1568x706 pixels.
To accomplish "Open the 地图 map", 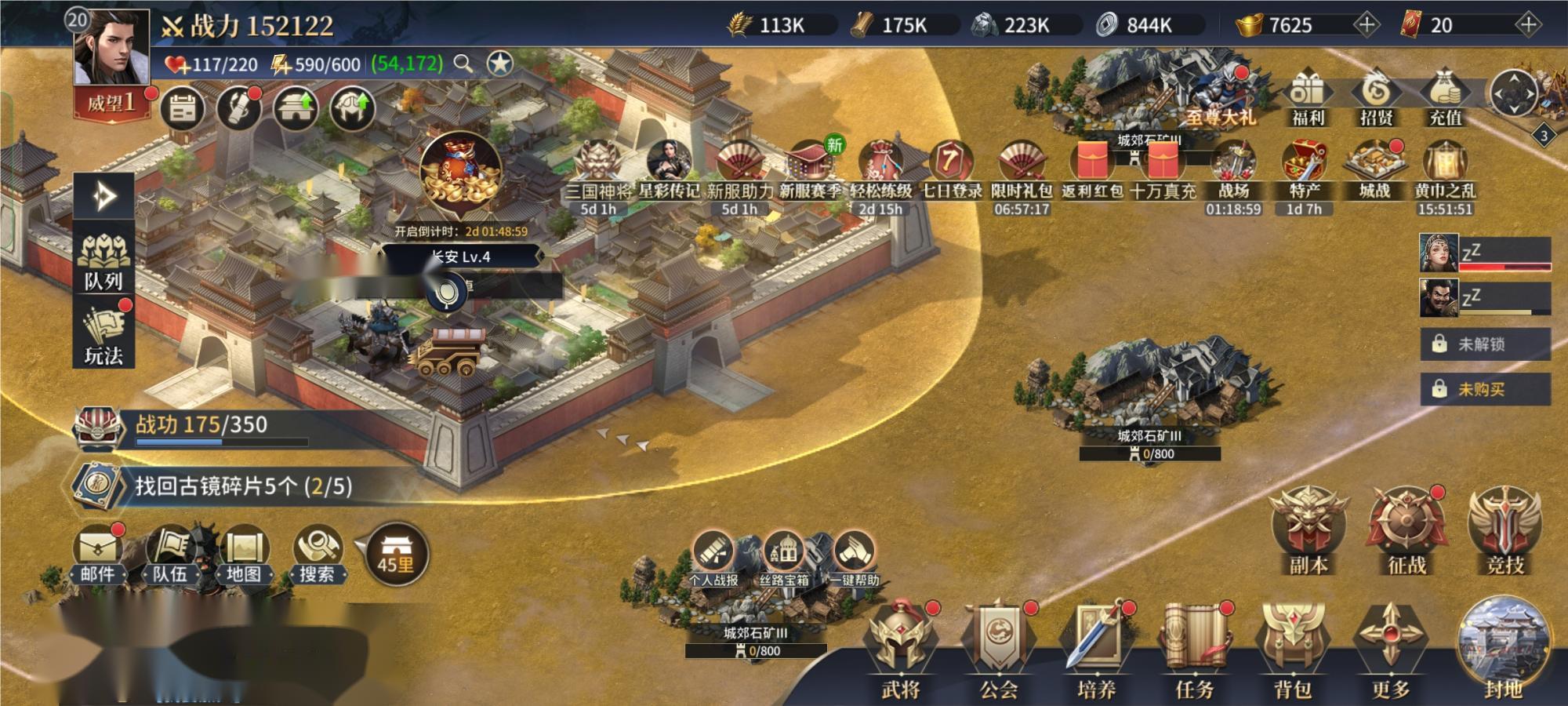I will pos(244,553).
